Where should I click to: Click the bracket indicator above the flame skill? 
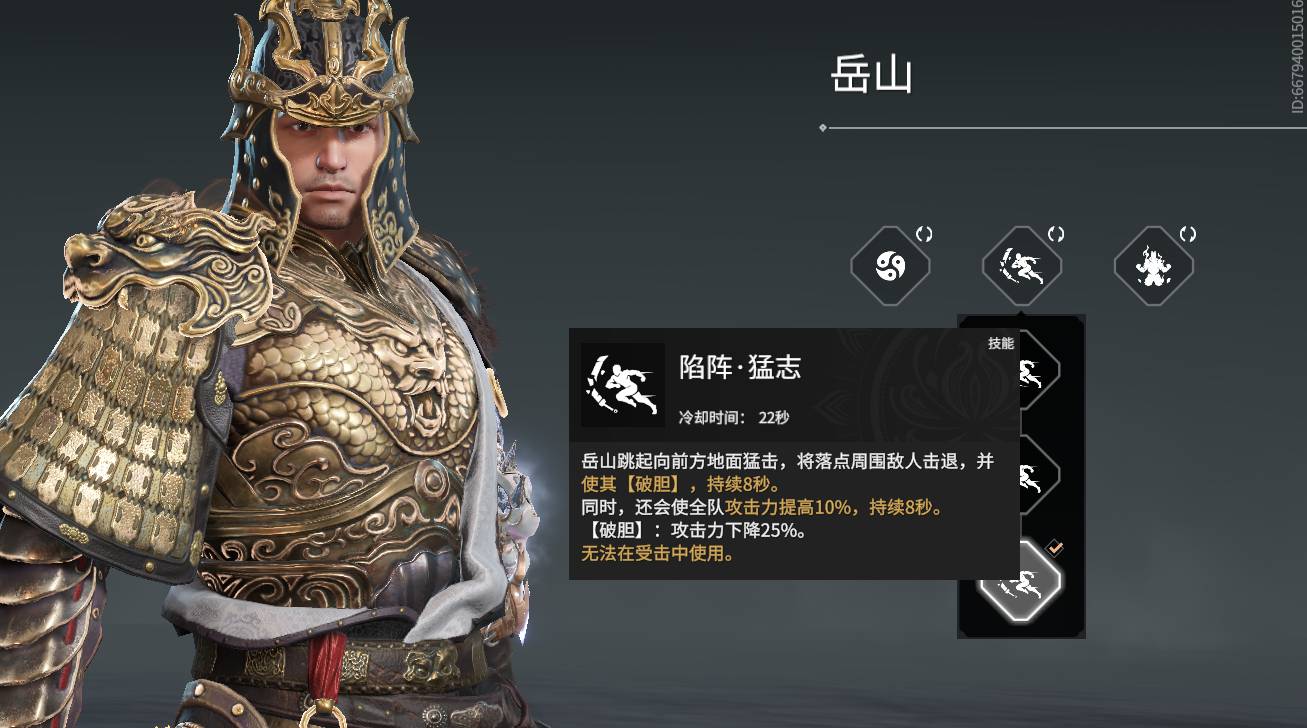coord(1186,233)
